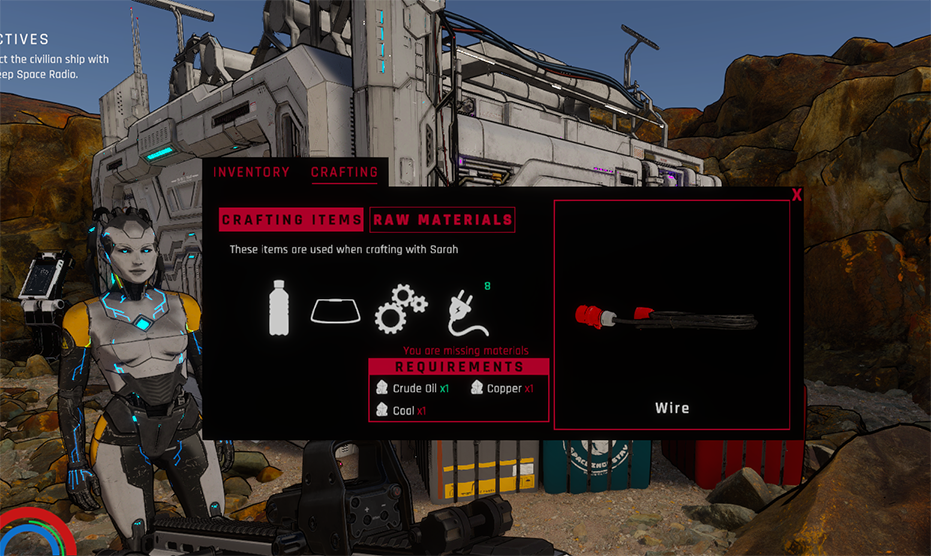Select the Crafting Items category

click(292, 220)
